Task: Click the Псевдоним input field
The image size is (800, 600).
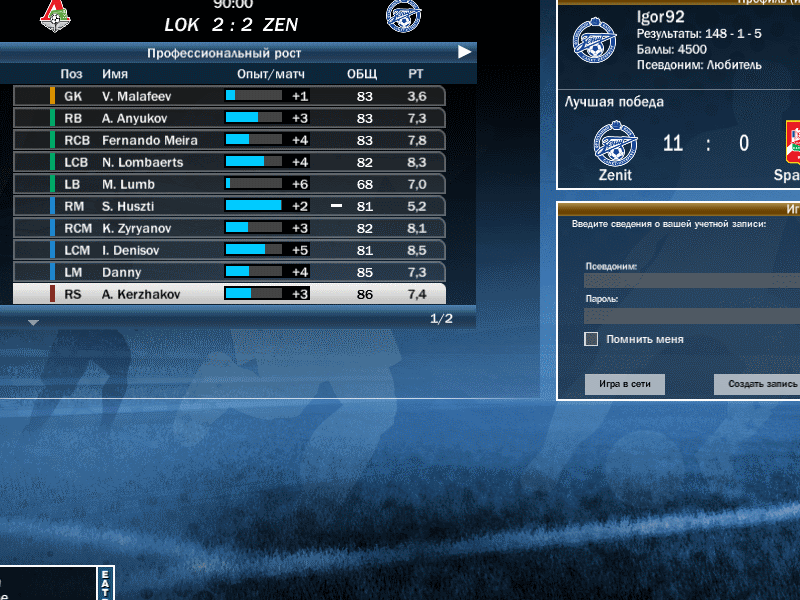Action: click(x=692, y=281)
